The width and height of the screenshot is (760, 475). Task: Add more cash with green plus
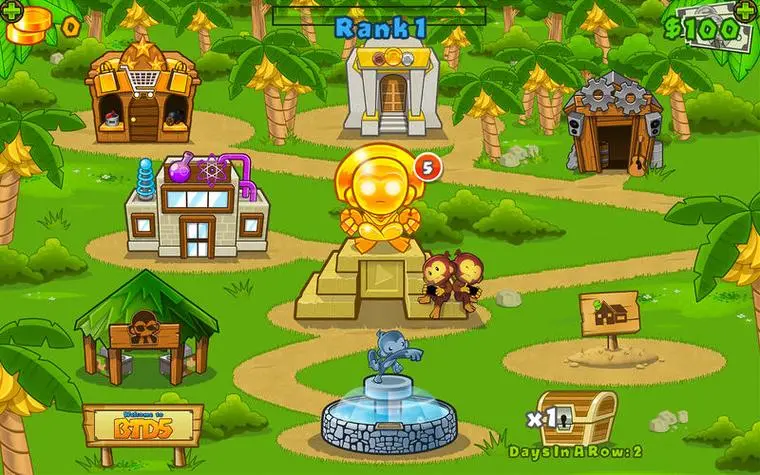point(744,9)
